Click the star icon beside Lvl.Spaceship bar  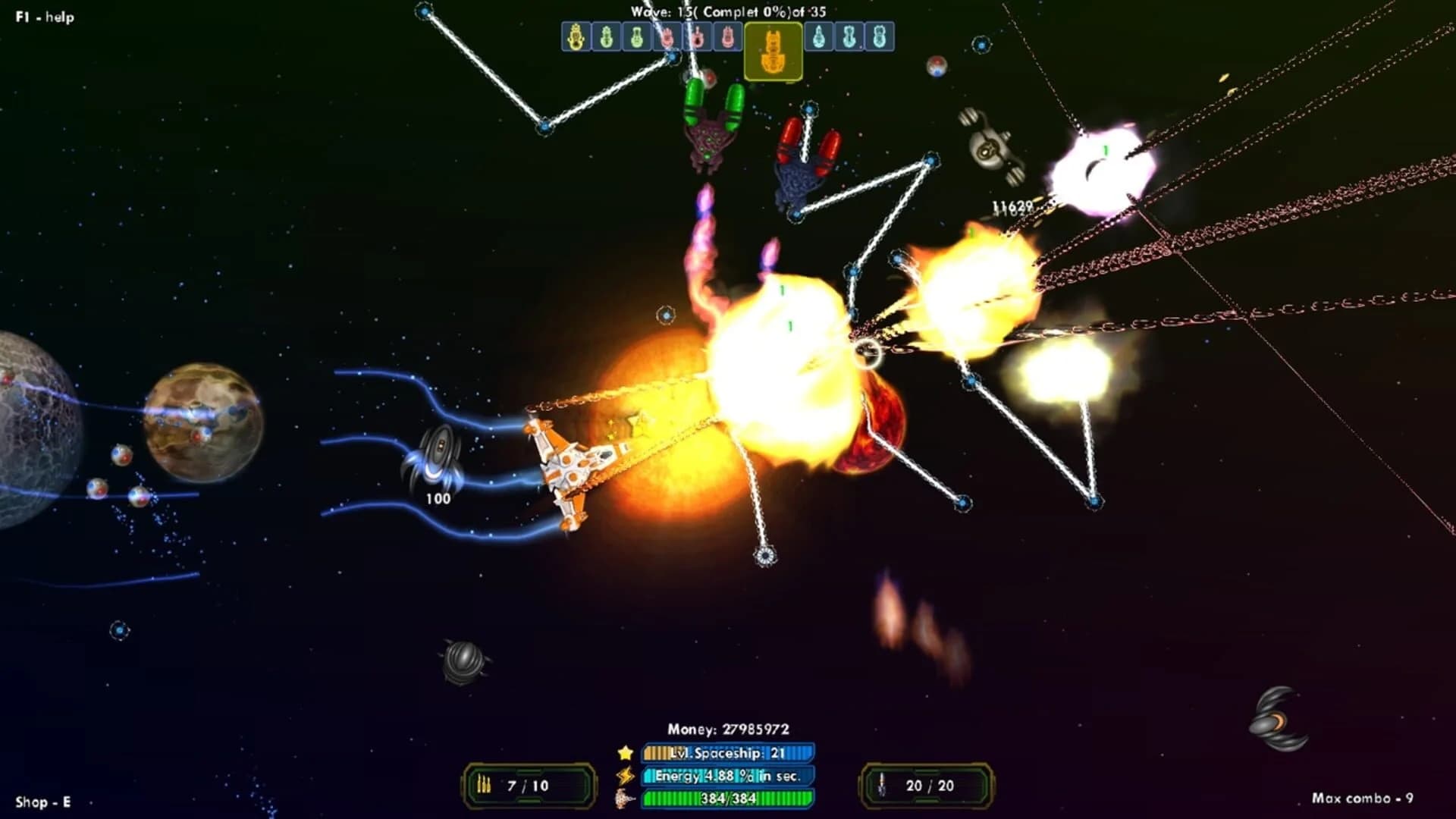[x=623, y=753]
